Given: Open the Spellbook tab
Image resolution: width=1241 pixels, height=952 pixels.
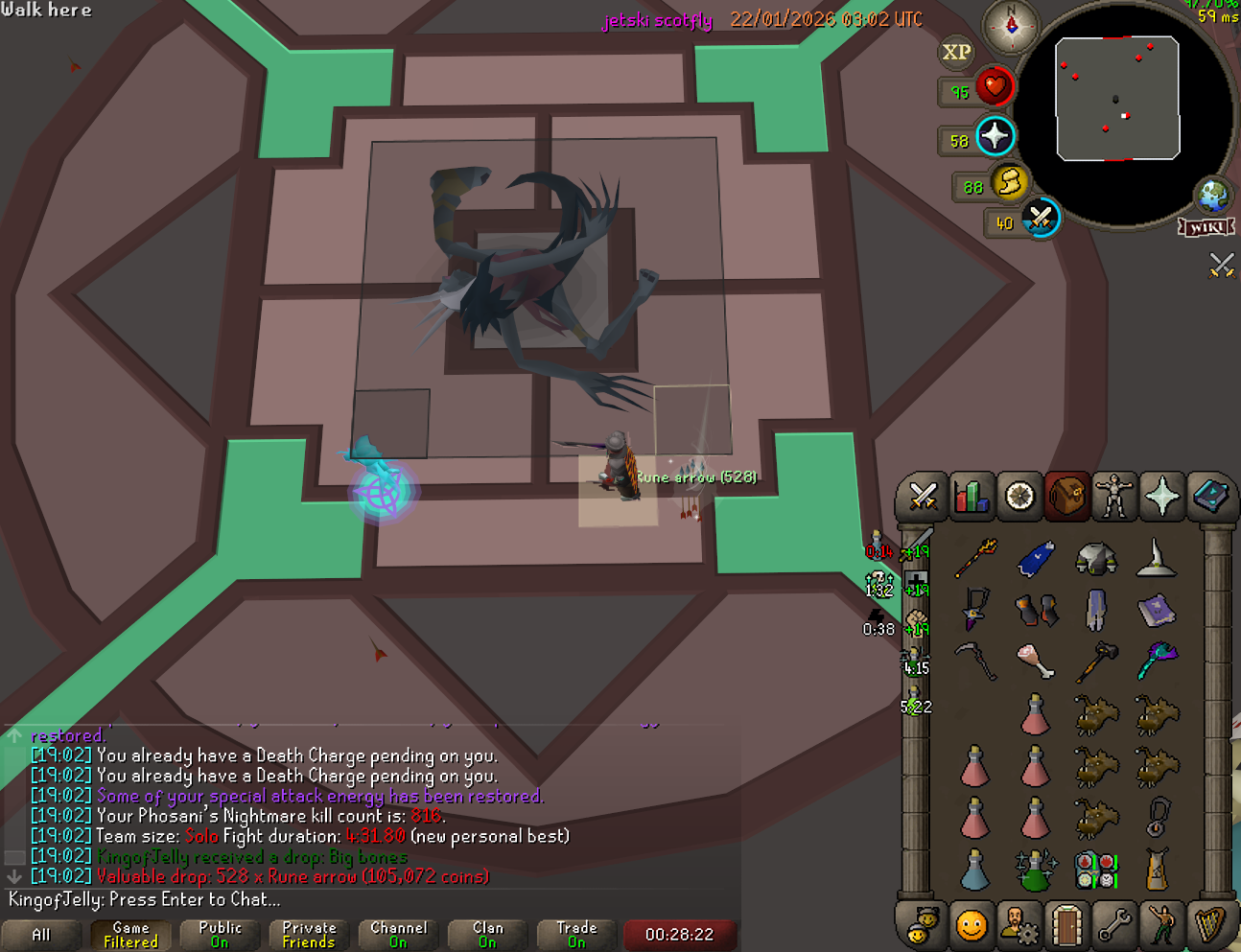Looking at the screenshot, I should coord(1210,497).
